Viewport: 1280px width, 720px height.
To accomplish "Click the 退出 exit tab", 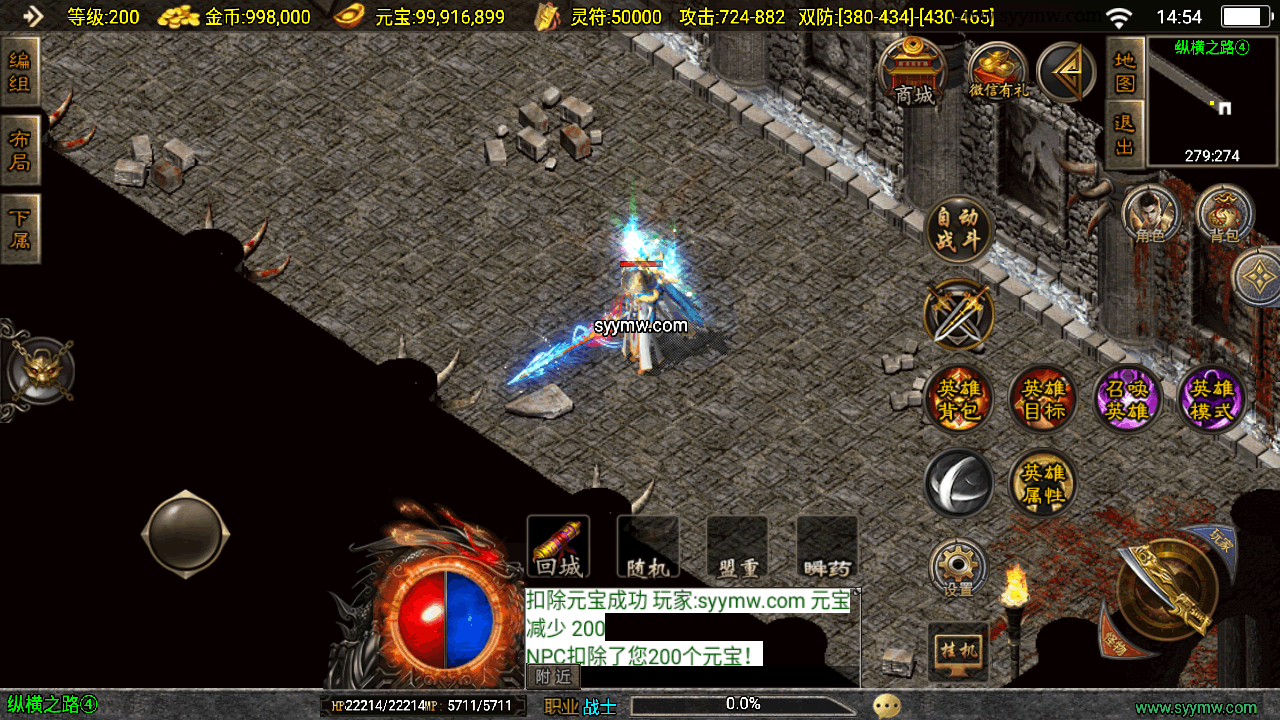I will click(1125, 135).
